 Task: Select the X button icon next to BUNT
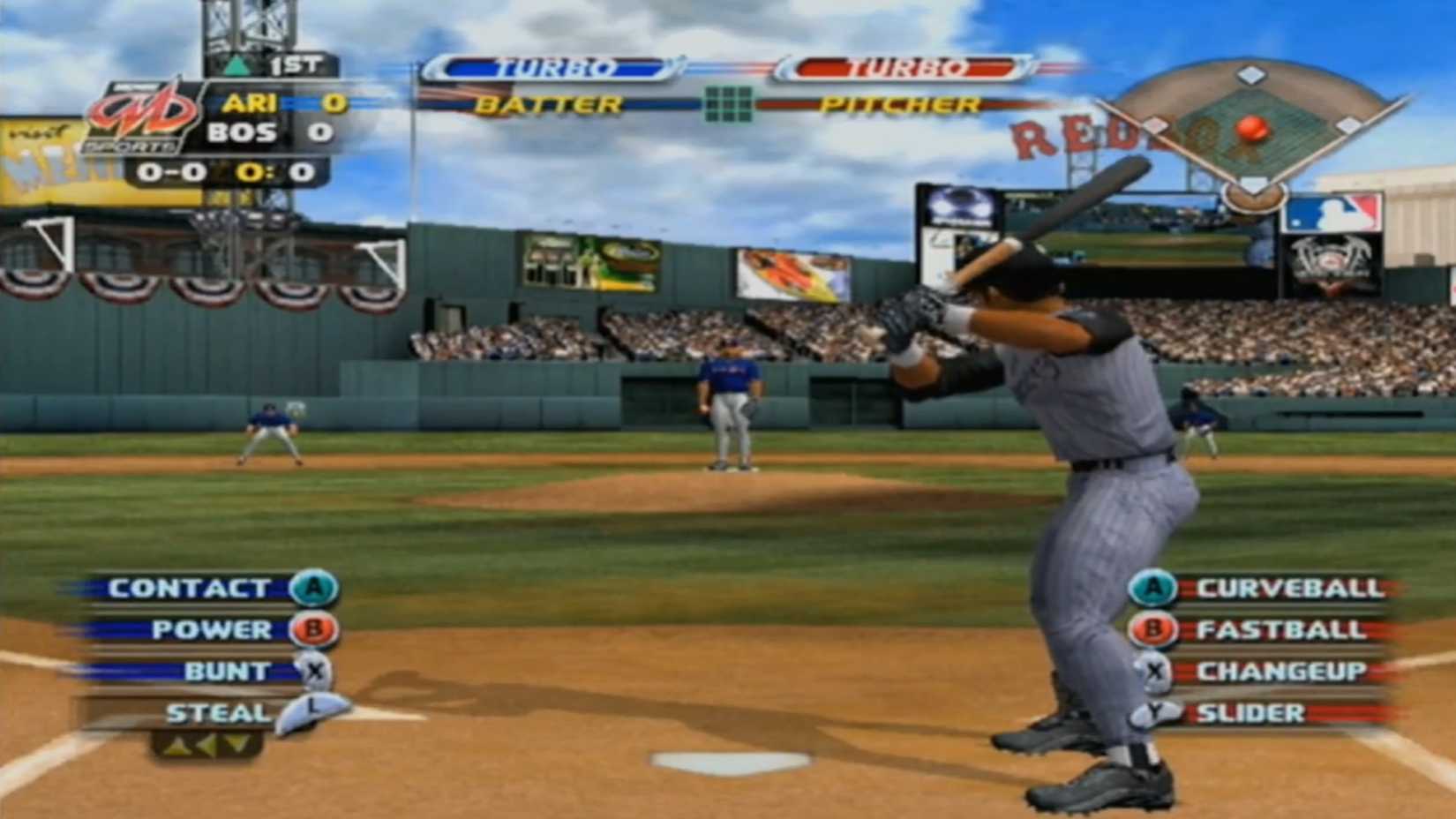coord(313,671)
